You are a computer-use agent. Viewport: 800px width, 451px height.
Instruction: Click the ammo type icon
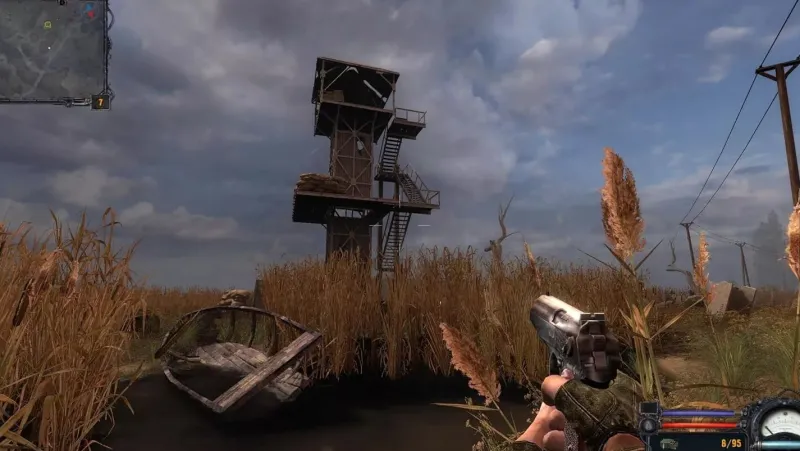pos(668,440)
